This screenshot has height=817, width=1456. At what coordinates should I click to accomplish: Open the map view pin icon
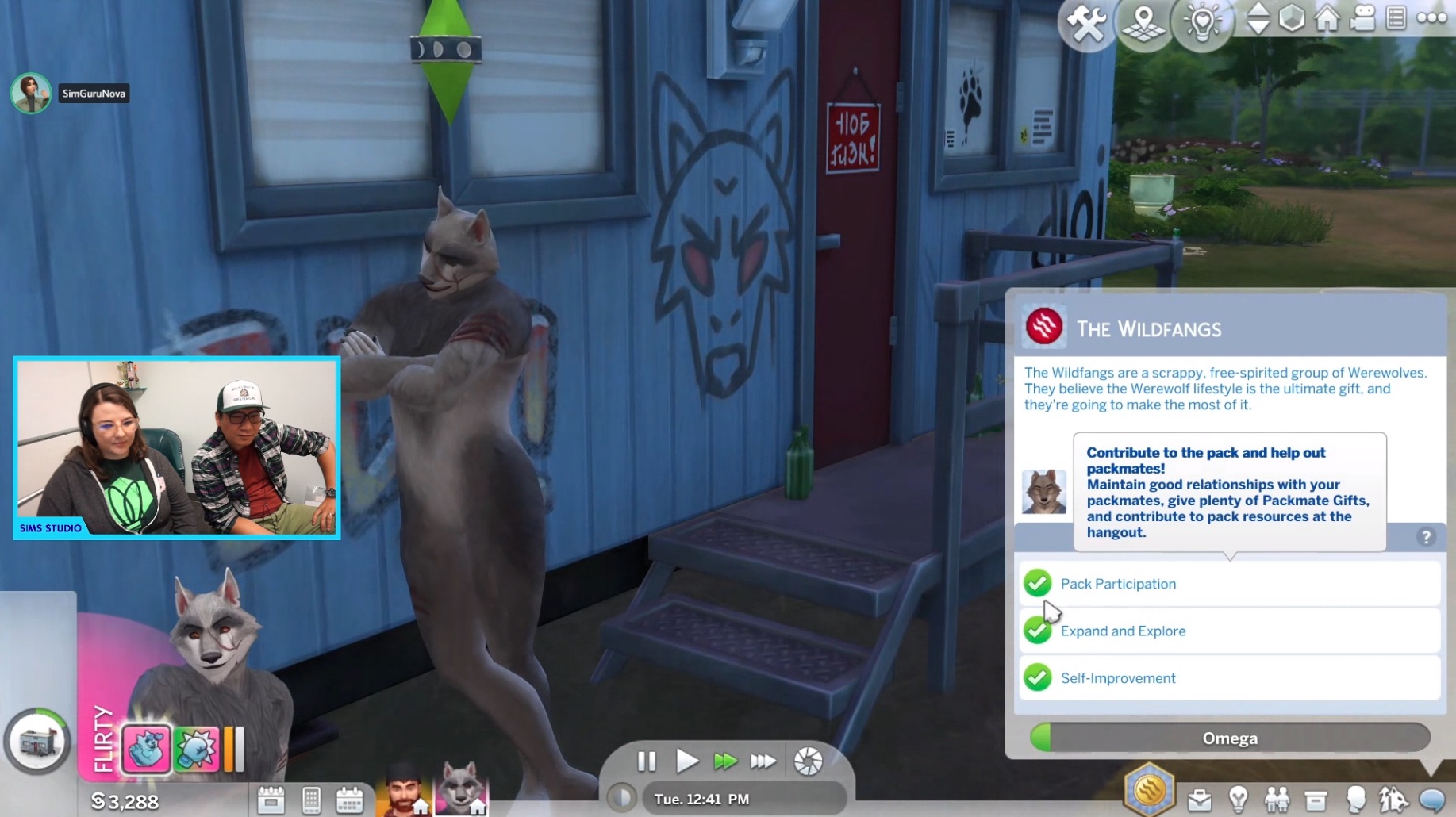point(1143,23)
